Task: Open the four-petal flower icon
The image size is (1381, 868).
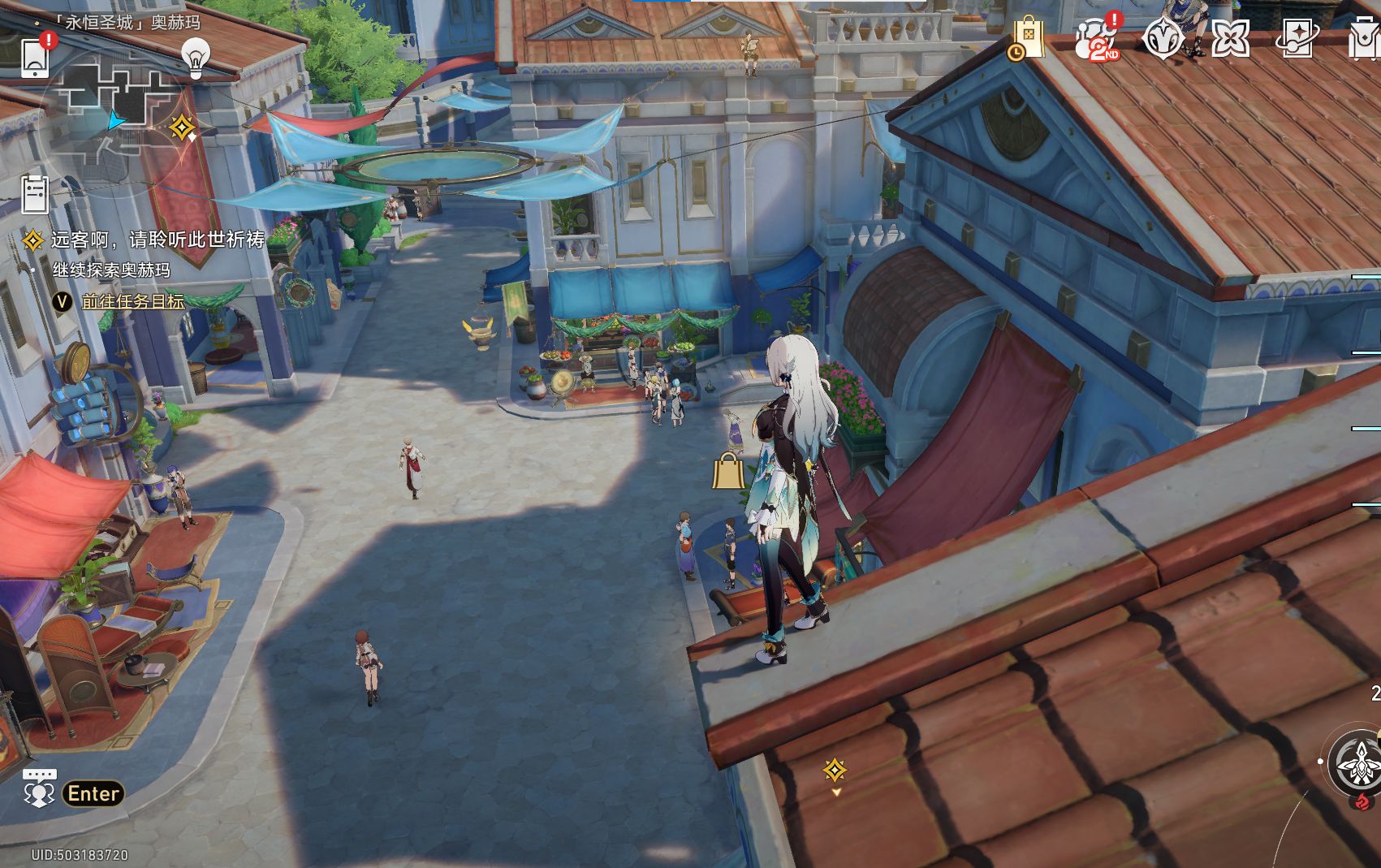Action: (x=1230, y=38)
